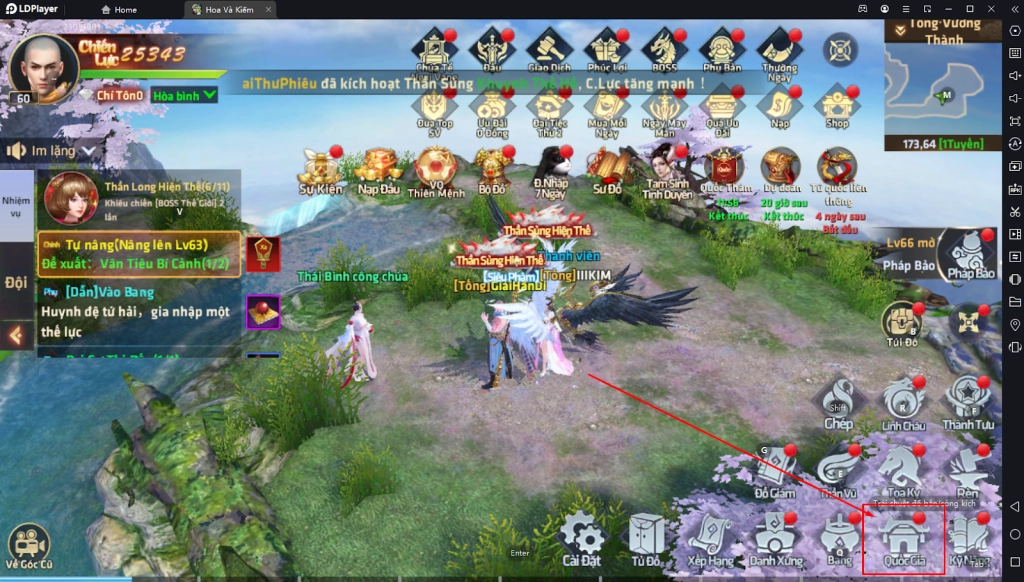The image size is (1024, 582).
Task: Open the Shop icon
Action: [x=837, y=106]
